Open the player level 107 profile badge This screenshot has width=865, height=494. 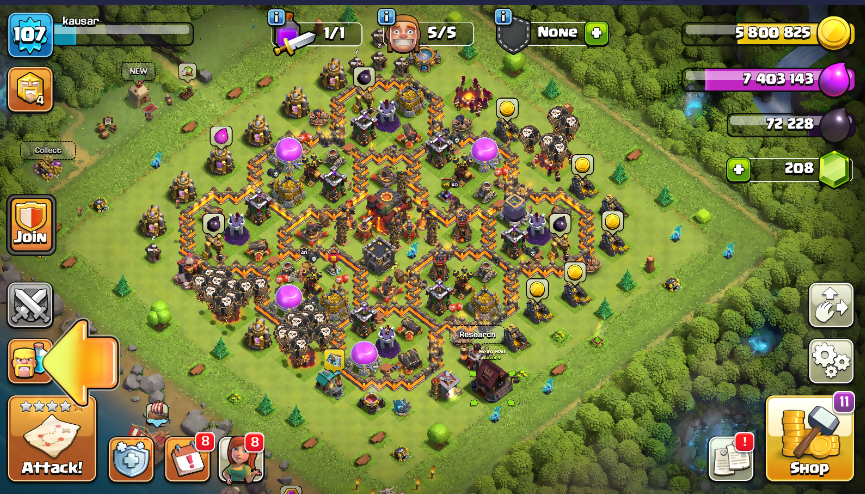[30, 34]
